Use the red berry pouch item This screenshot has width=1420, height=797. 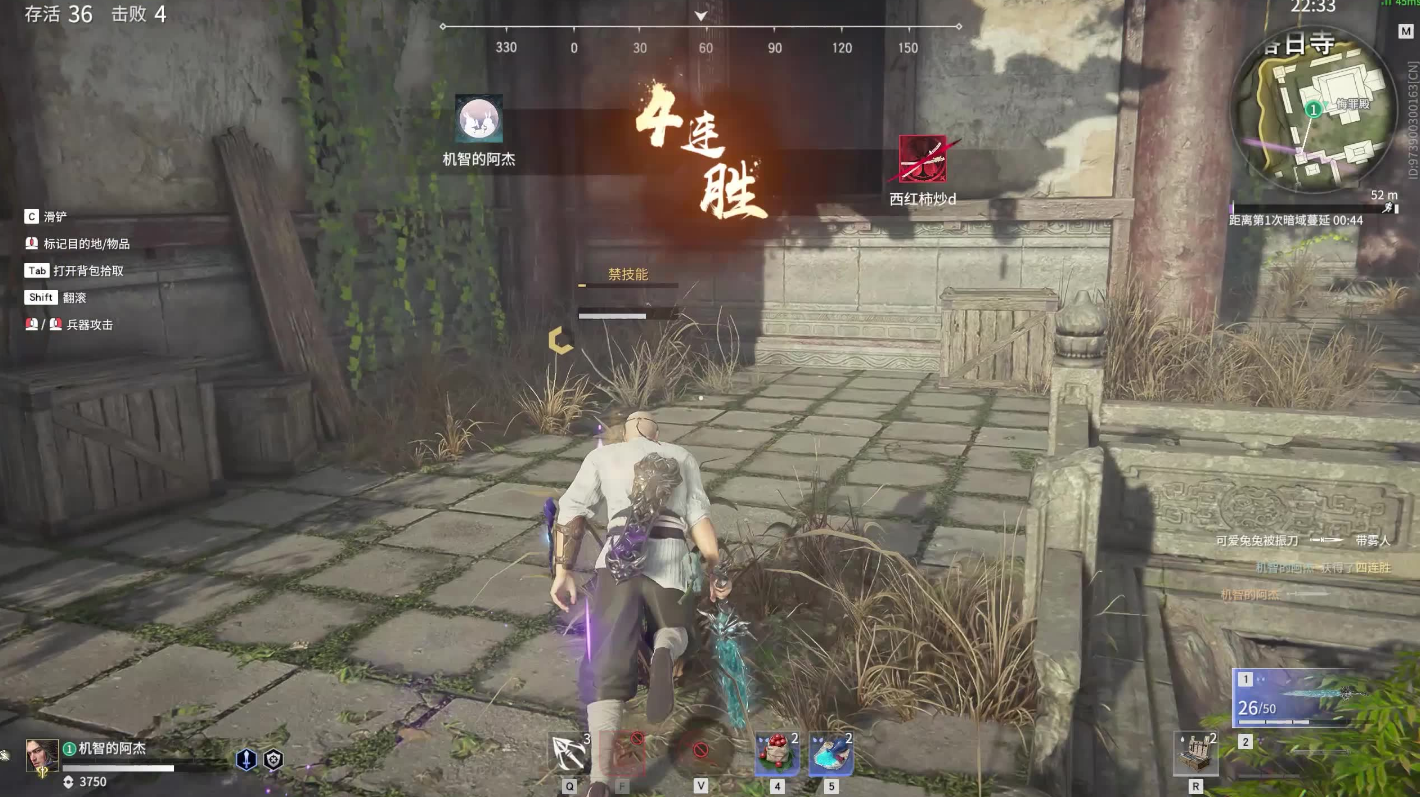(777, 753)
